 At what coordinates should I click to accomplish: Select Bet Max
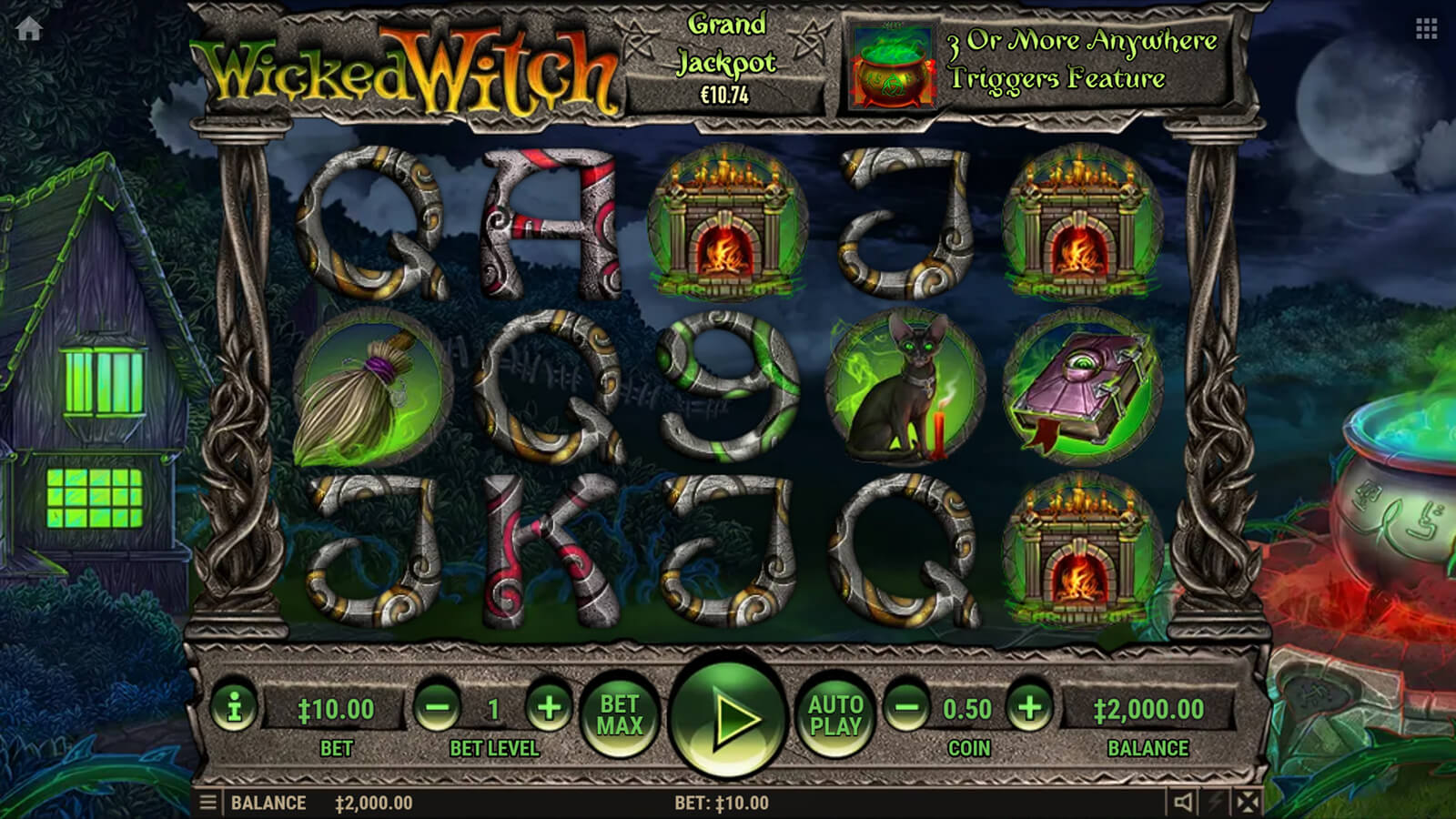[620, 715]
